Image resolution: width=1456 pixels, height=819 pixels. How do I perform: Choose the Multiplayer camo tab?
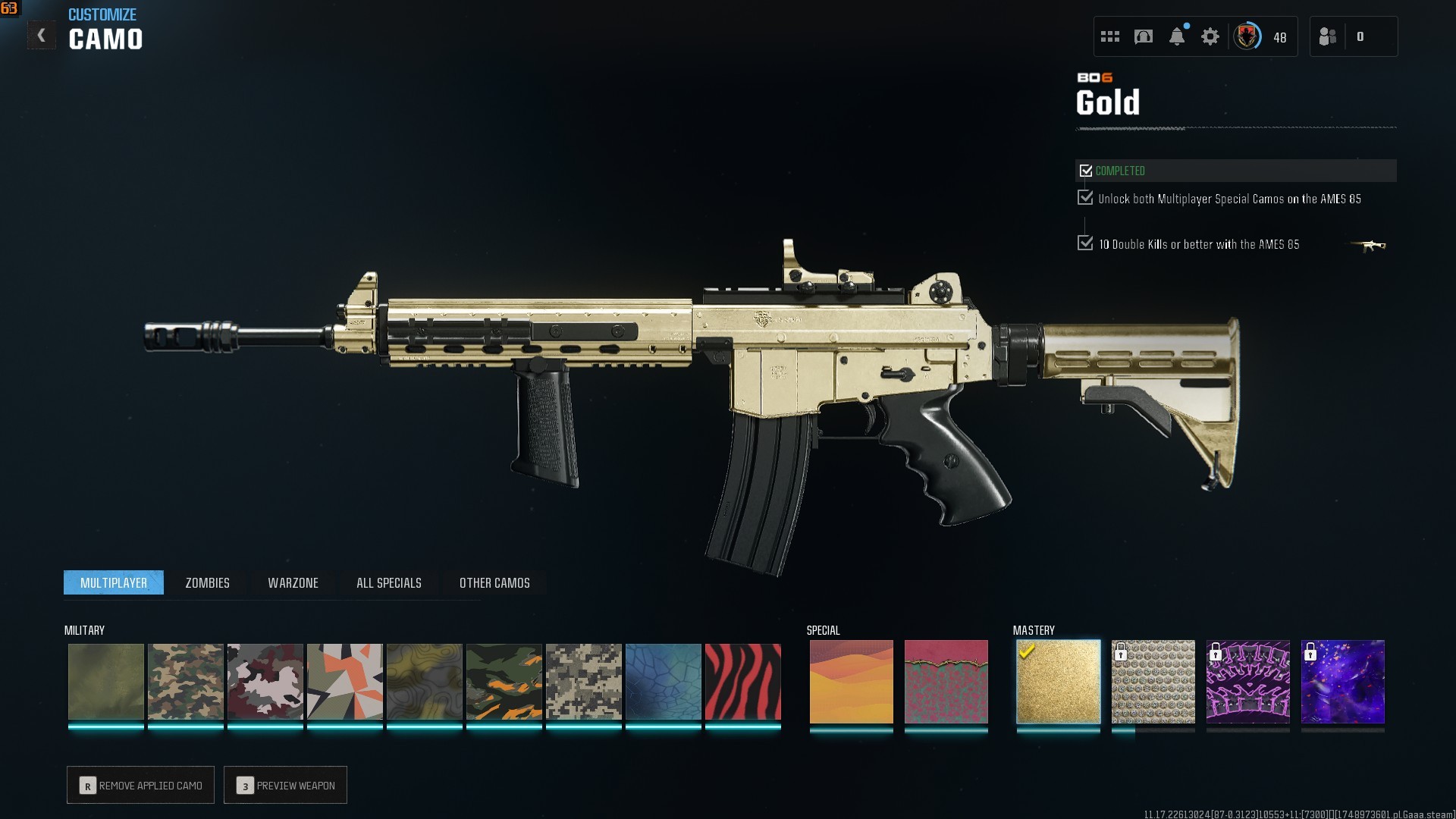pyautogui.click(x=114, y=582)
